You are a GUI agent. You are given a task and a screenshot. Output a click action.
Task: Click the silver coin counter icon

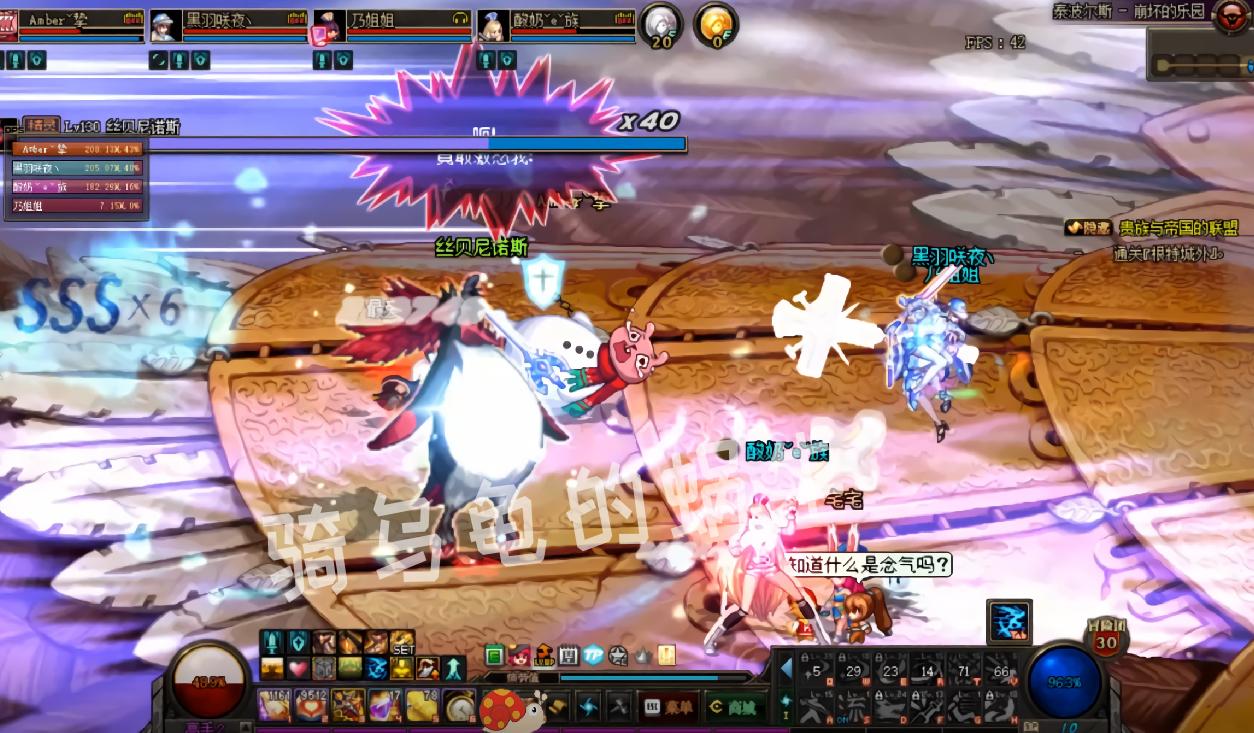[661, 24]
